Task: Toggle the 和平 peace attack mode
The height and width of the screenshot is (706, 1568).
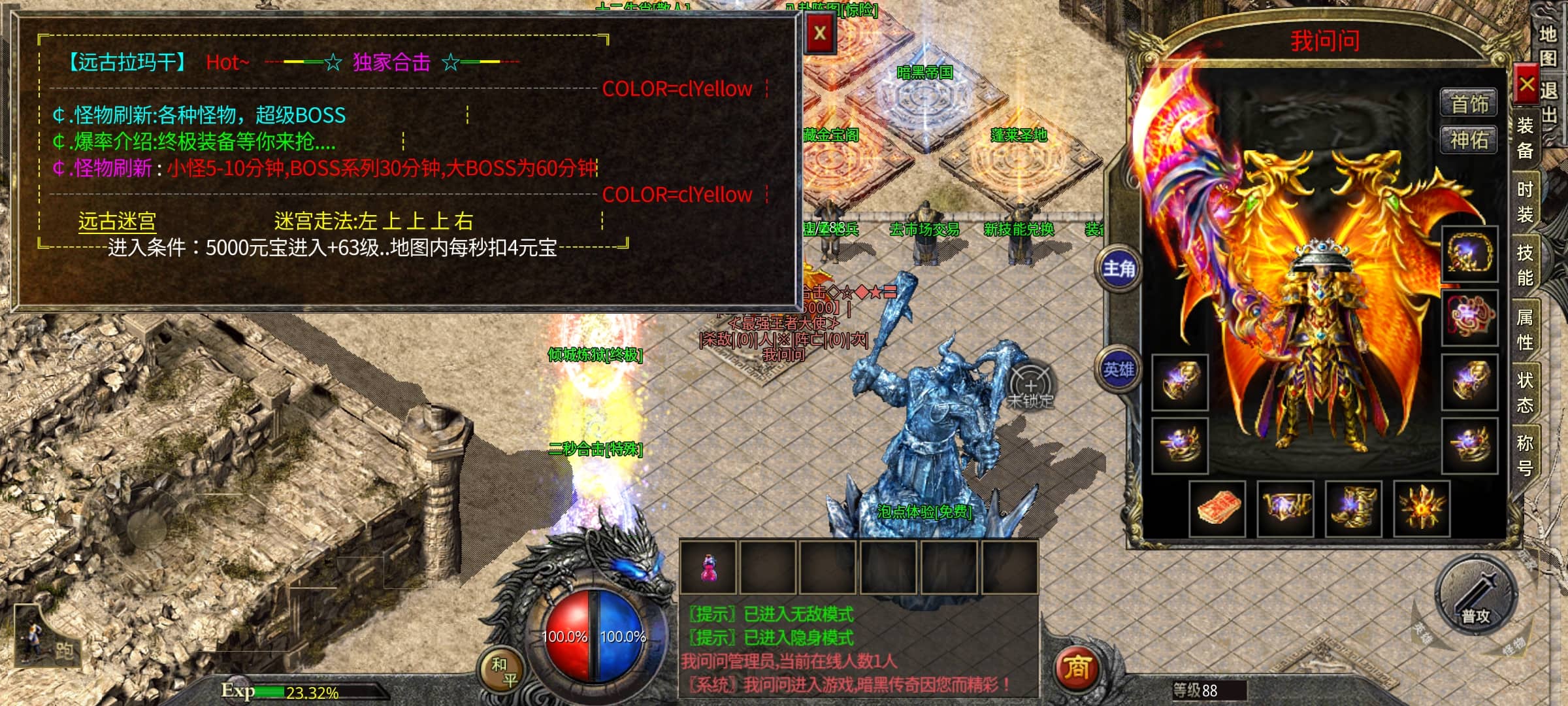Action: pyautogui.click(x=504, y=672)
